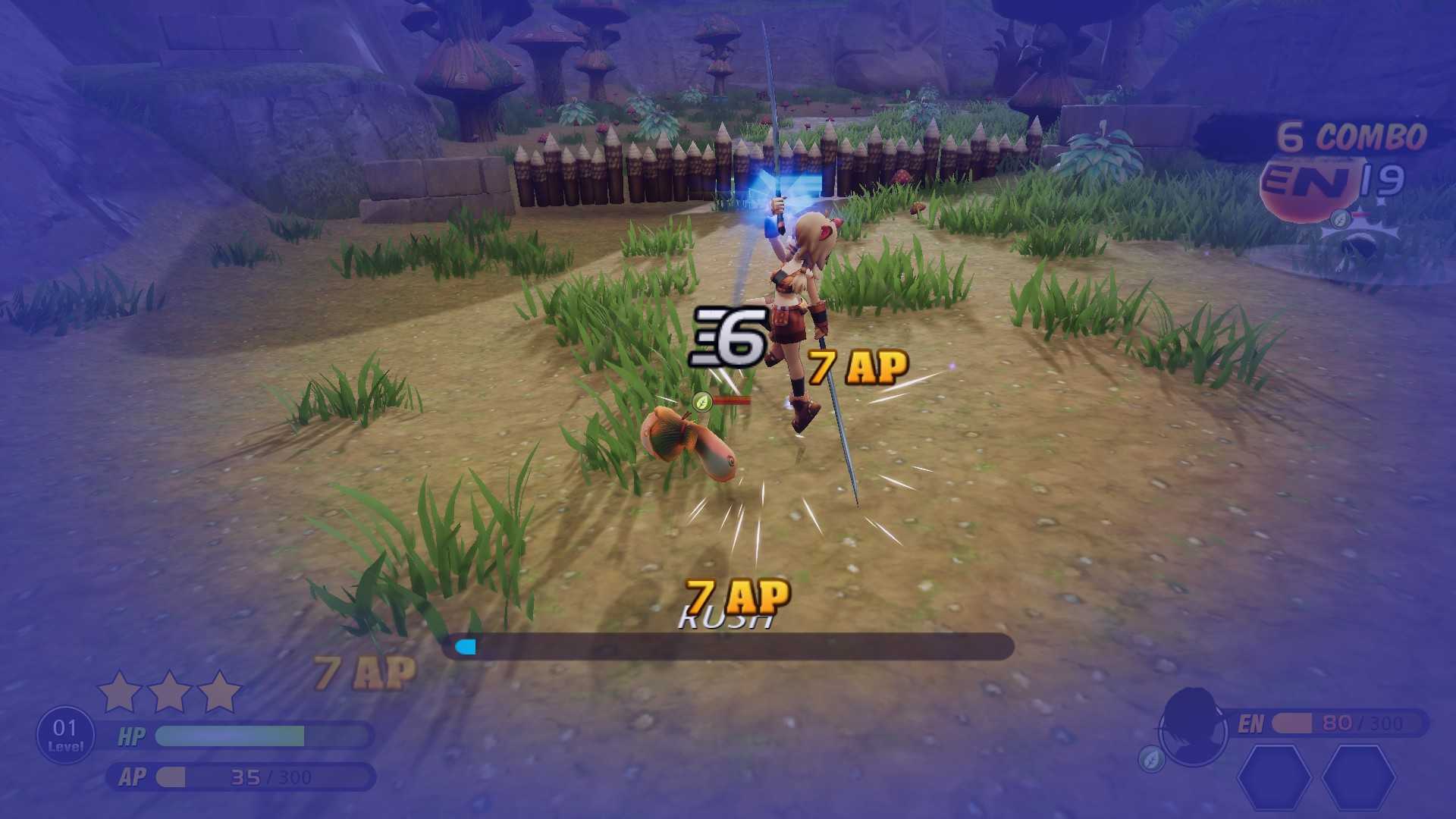Select the RUSH label above the gauge
The width and height of the screenshot is (1456, 819).
726,618
